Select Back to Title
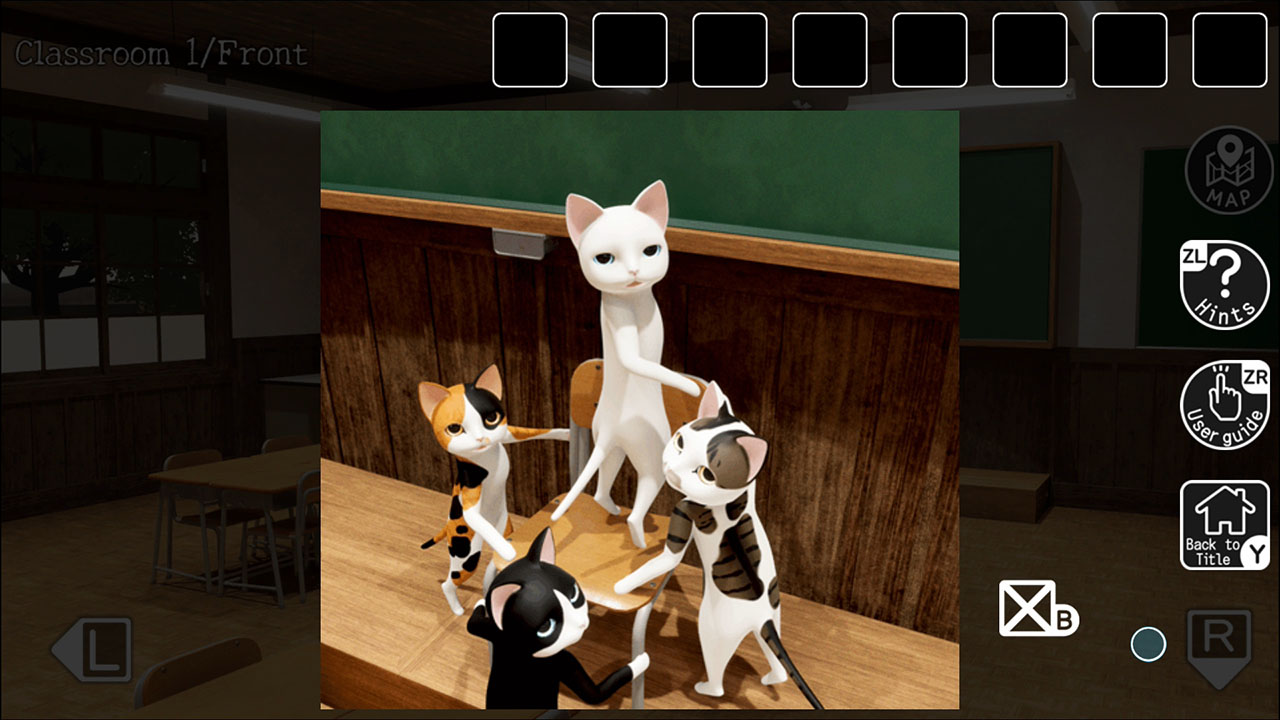Image resolution: width=1280 pixels, height=720 pixels. click(x=1224, y=522)
